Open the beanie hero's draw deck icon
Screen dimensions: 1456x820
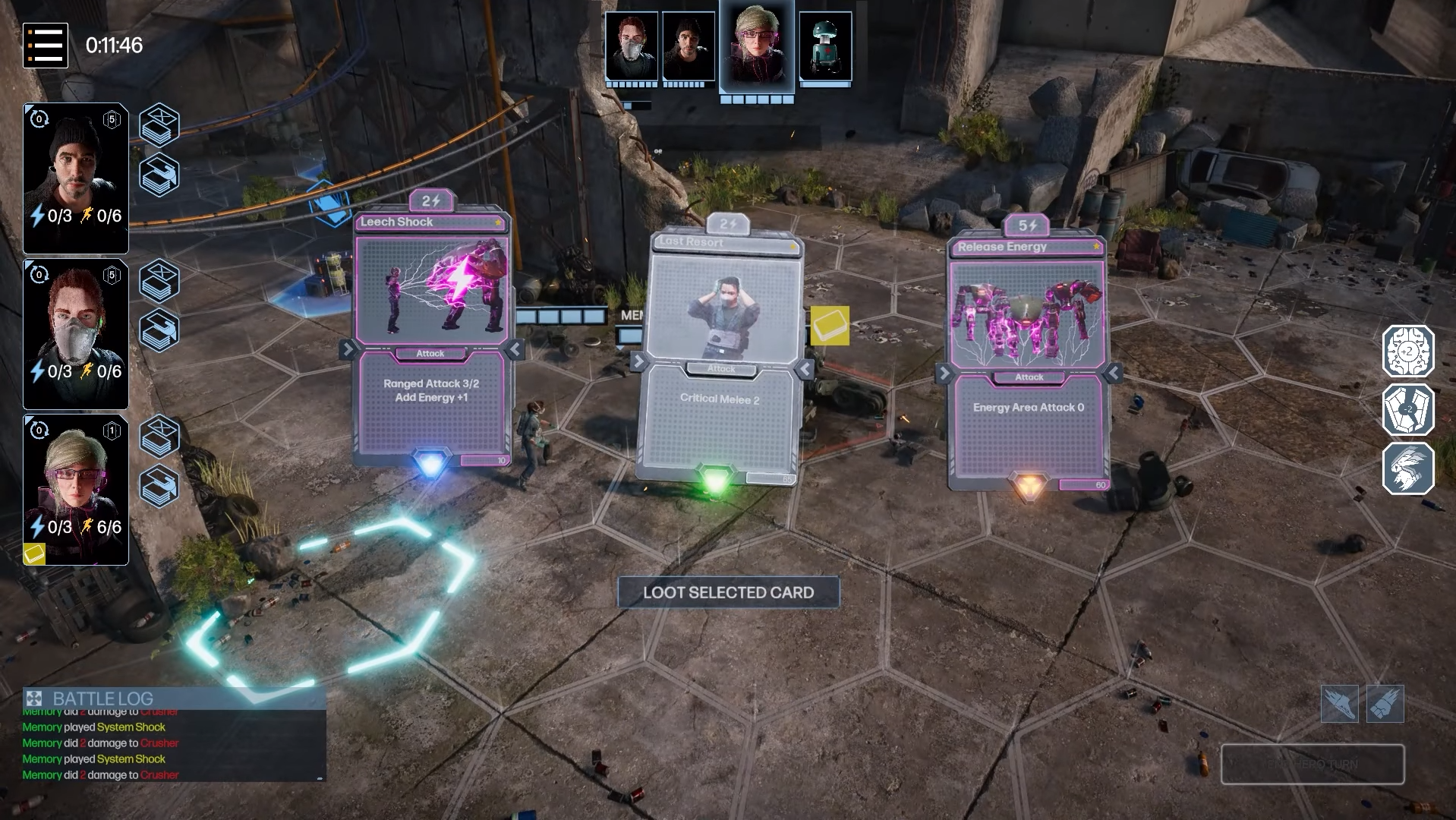pos(159,125)
